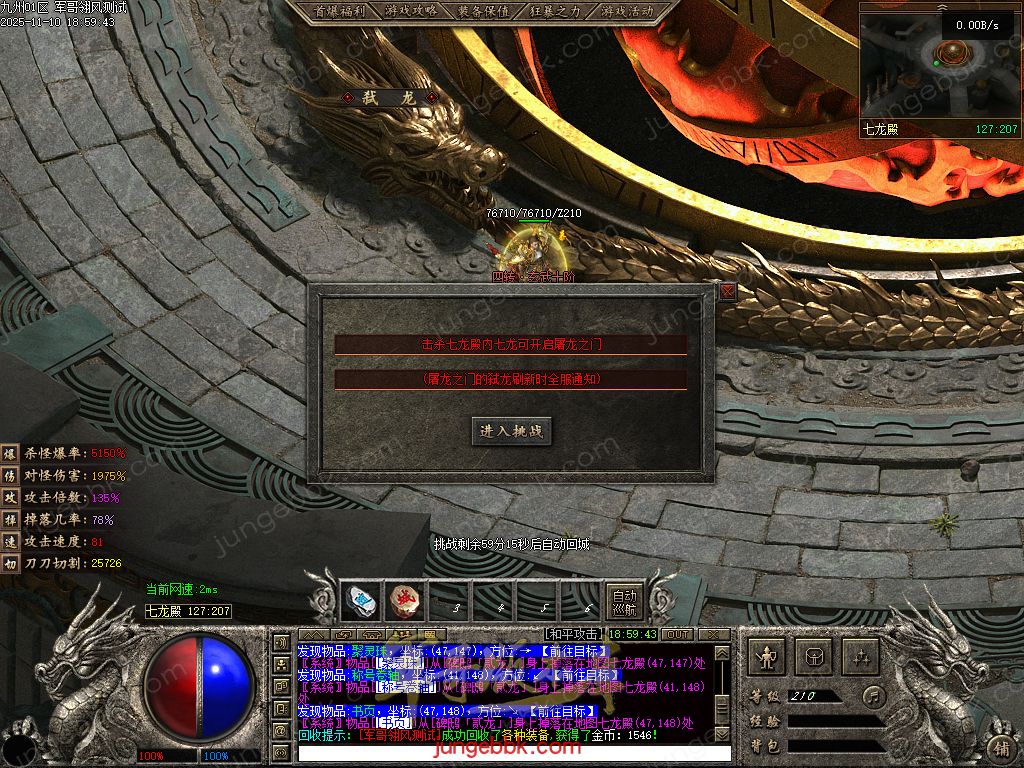Click the chat text input field

(x=500, y=751)
